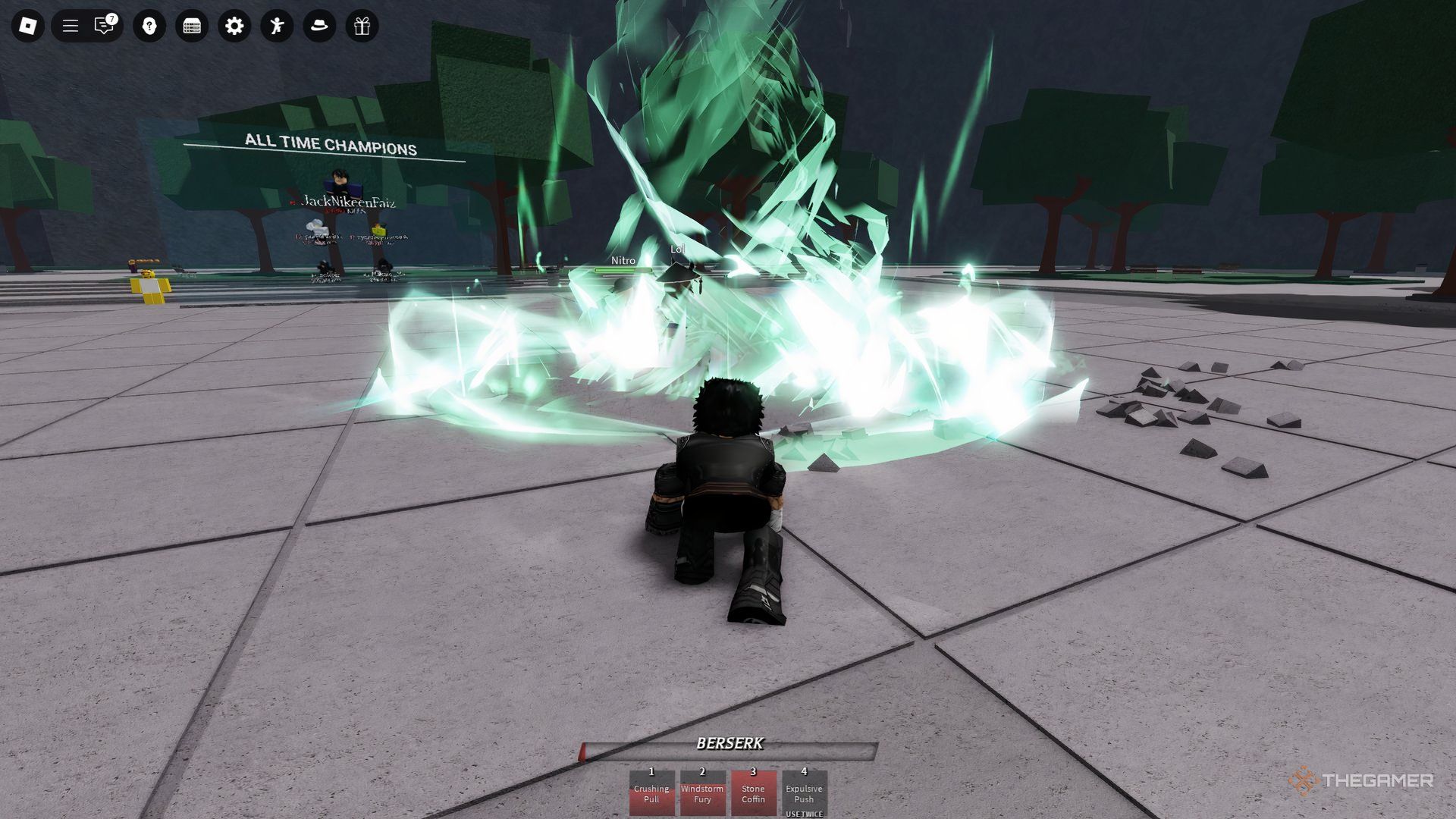Click the help question-mark icon
The height and width of the screenshot is (819, 1456).
click(x=149, y=27)
